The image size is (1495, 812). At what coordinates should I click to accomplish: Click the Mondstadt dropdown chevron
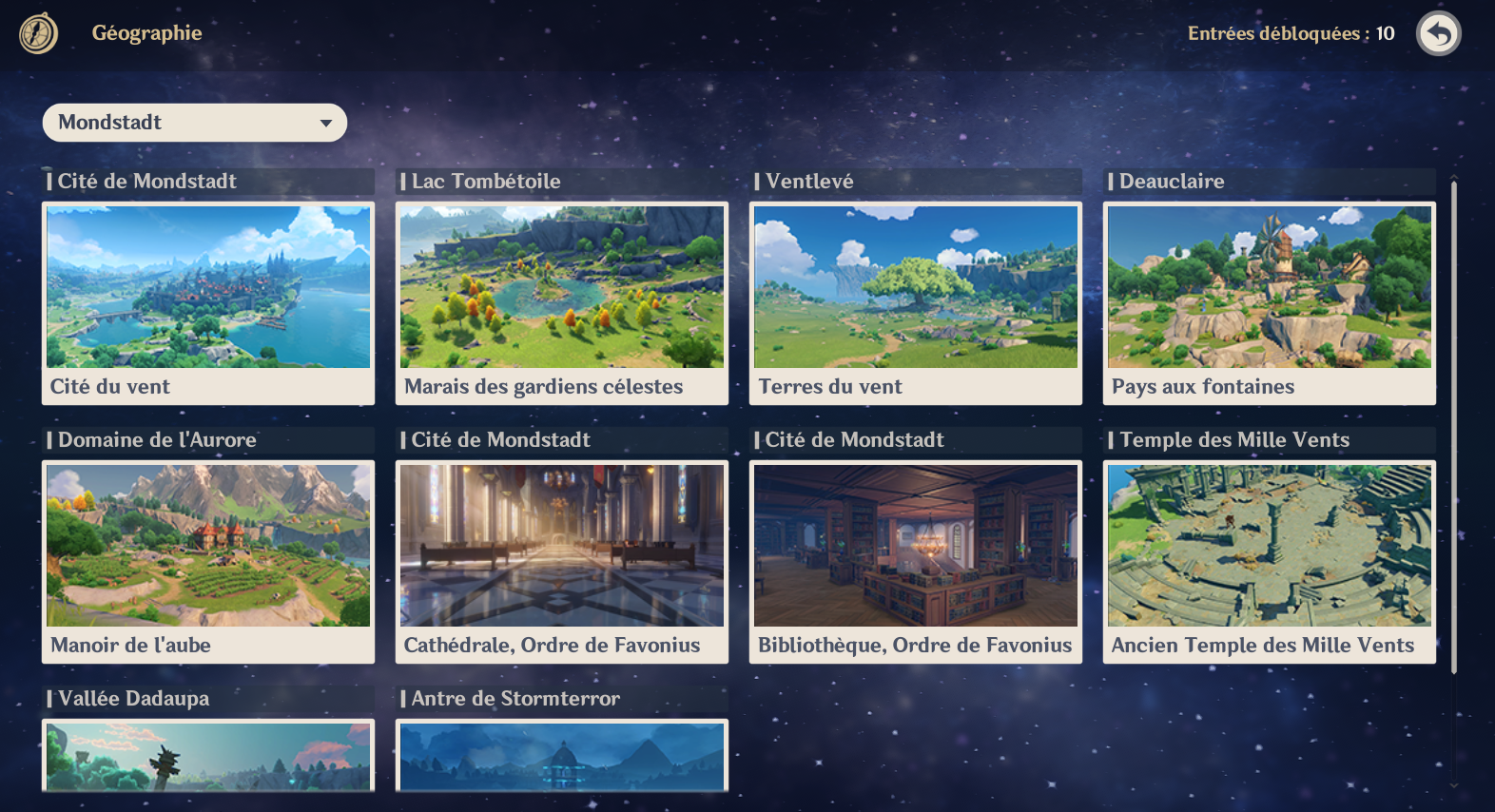(x=327, y=123)
